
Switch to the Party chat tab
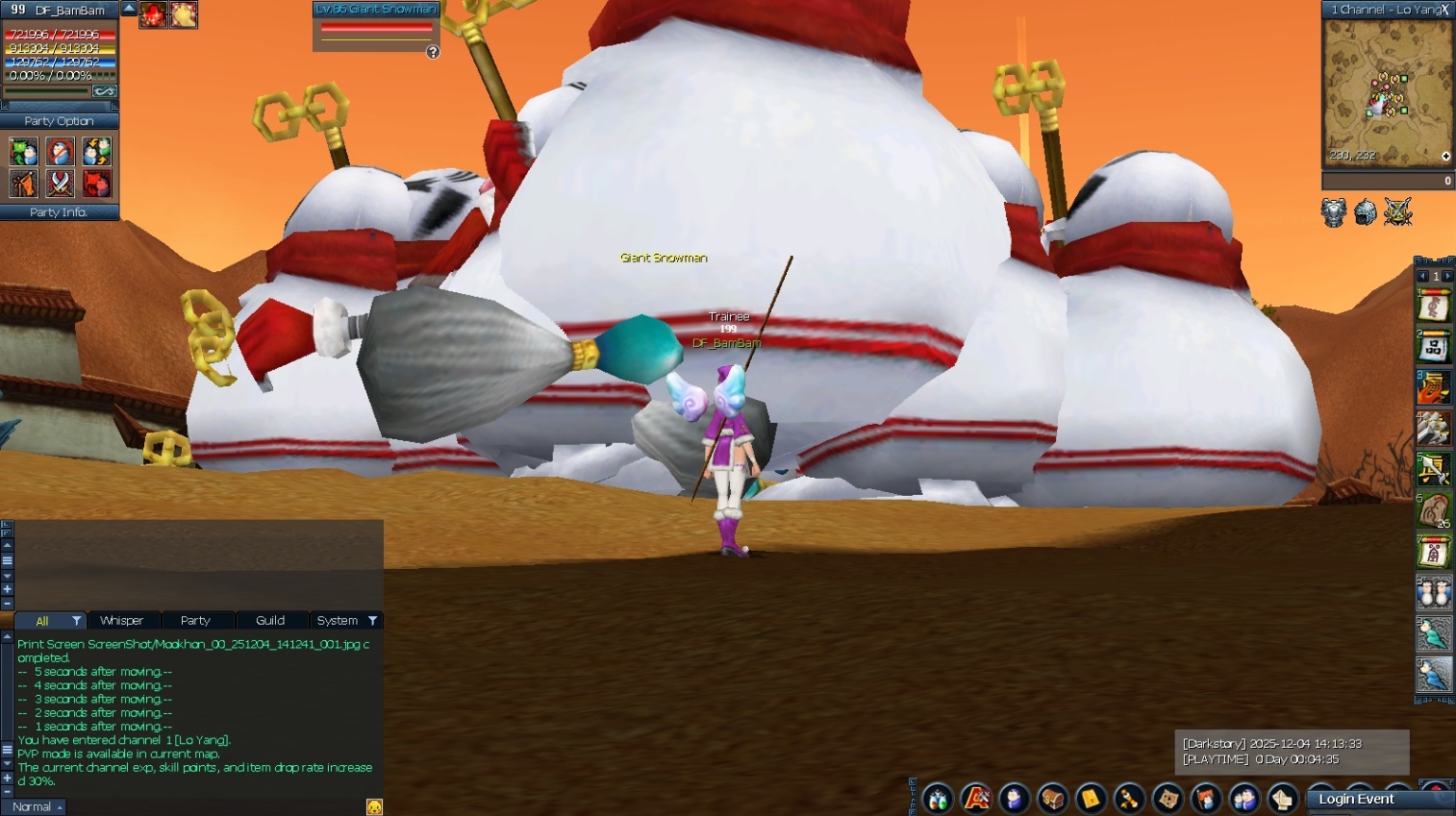pyautogui.click(x=195, y=621)
